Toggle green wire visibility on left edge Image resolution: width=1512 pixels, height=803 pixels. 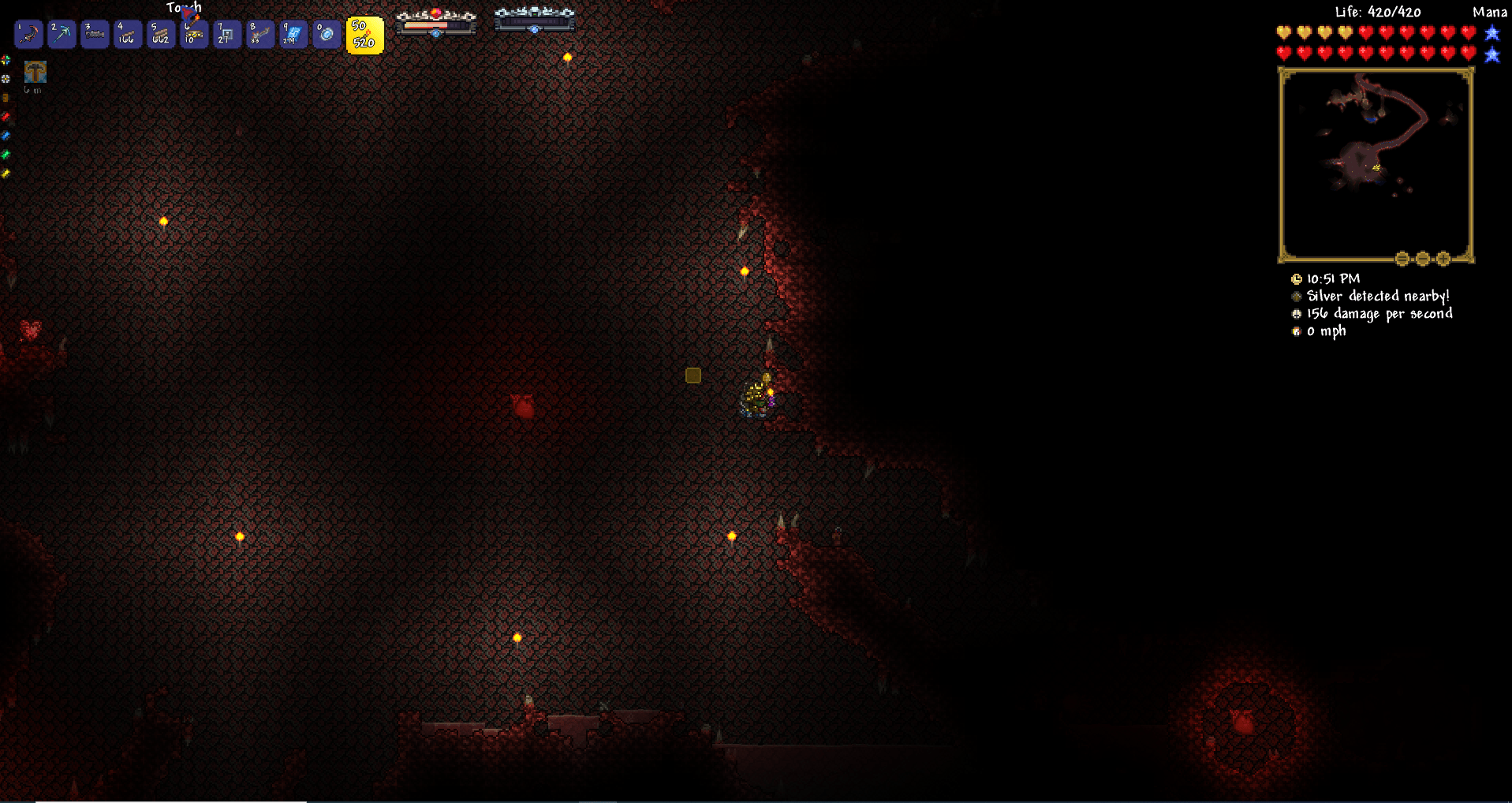(x=6, y=154)
